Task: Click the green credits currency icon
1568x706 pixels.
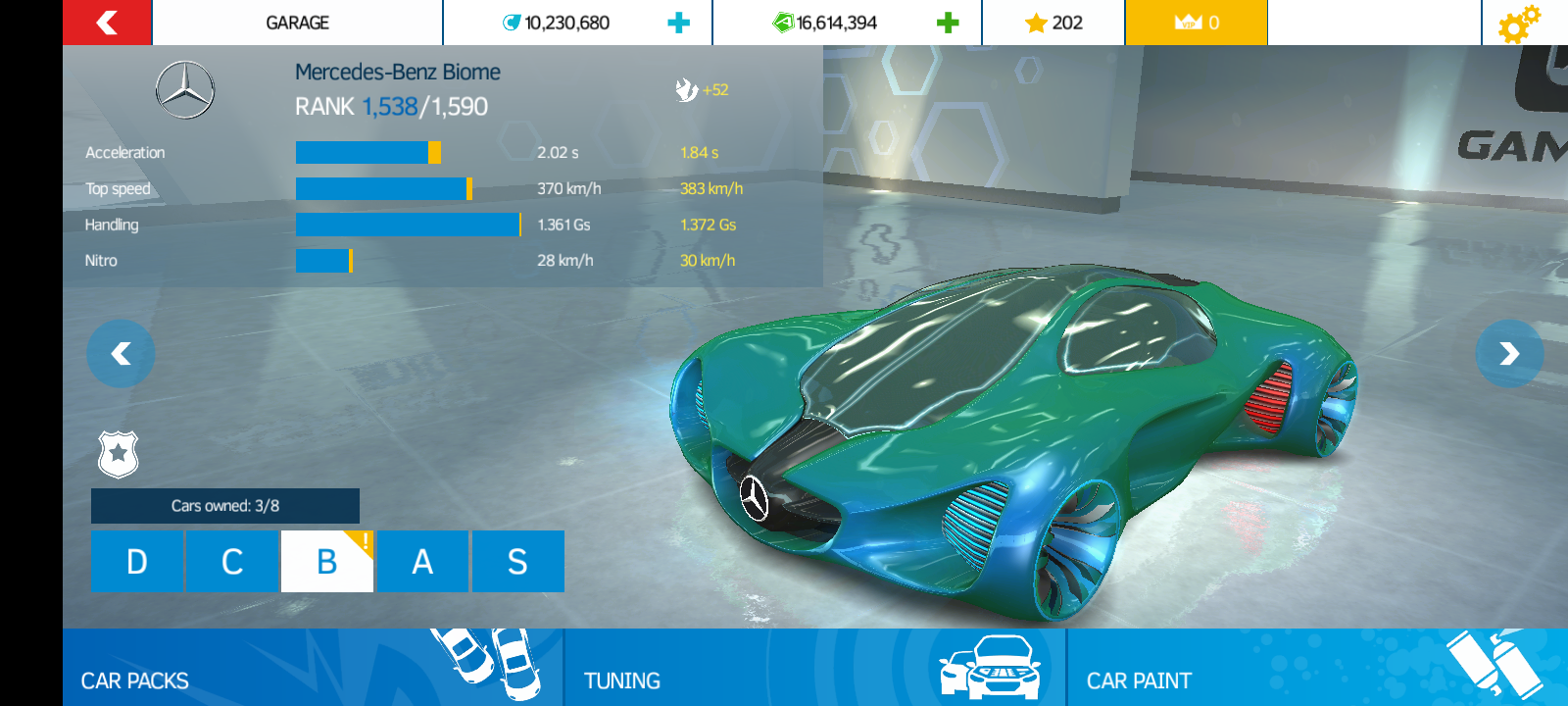Action: [782, 22]
